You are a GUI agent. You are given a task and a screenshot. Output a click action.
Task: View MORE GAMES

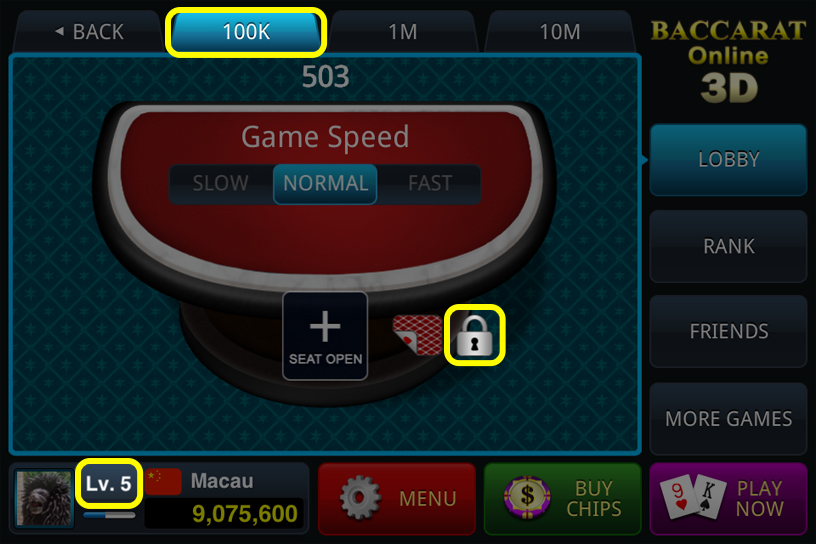[x=728, y=419]
